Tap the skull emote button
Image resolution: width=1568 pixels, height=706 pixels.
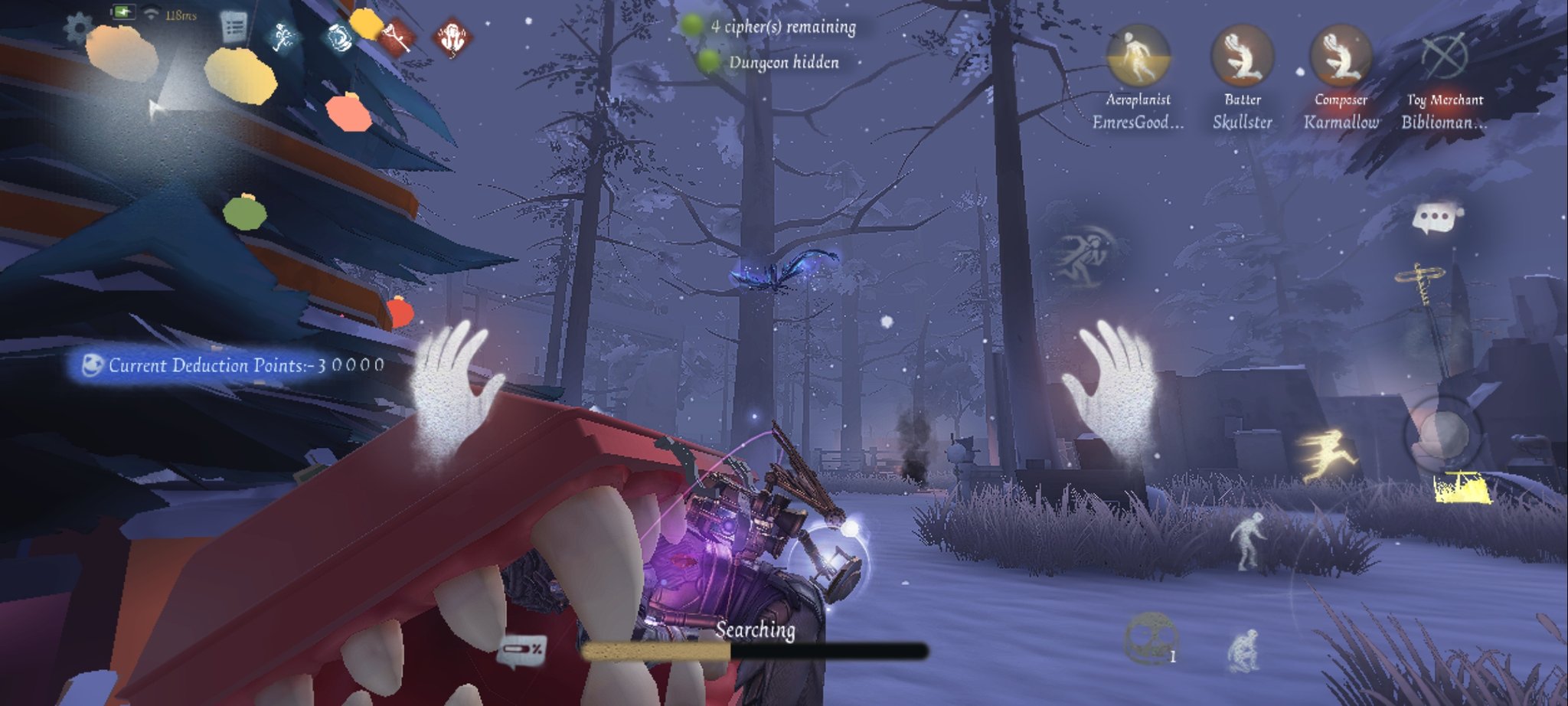1149,637
